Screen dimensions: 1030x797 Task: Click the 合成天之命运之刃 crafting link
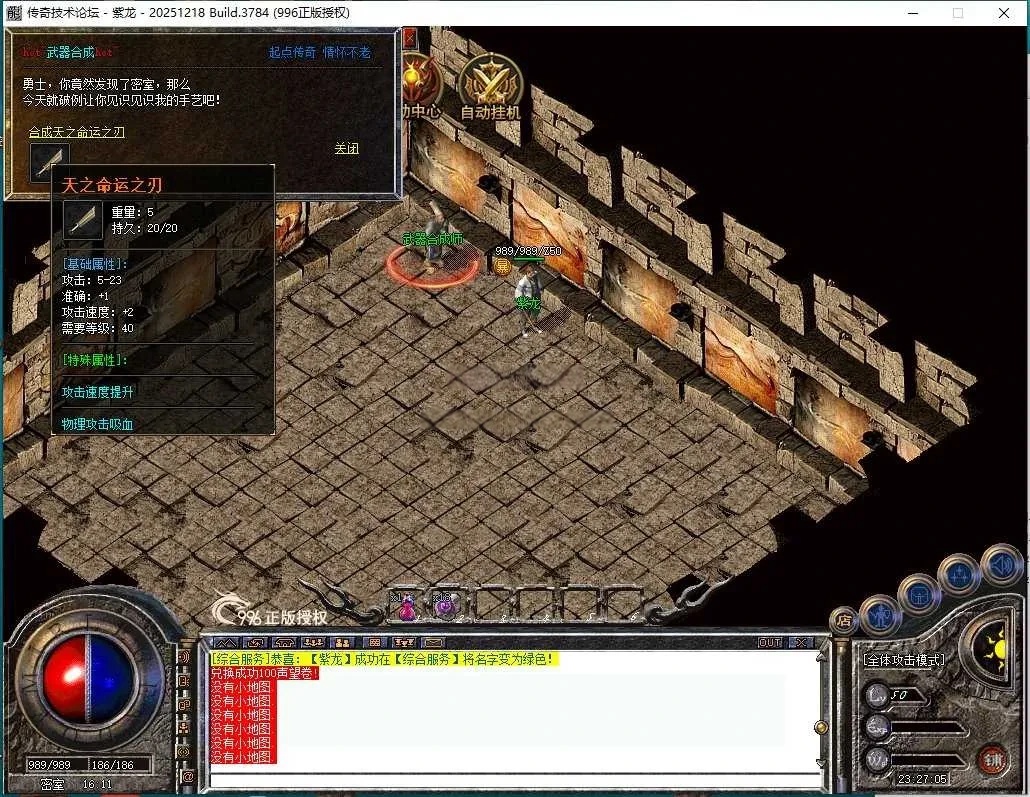(x=77, y=132)
